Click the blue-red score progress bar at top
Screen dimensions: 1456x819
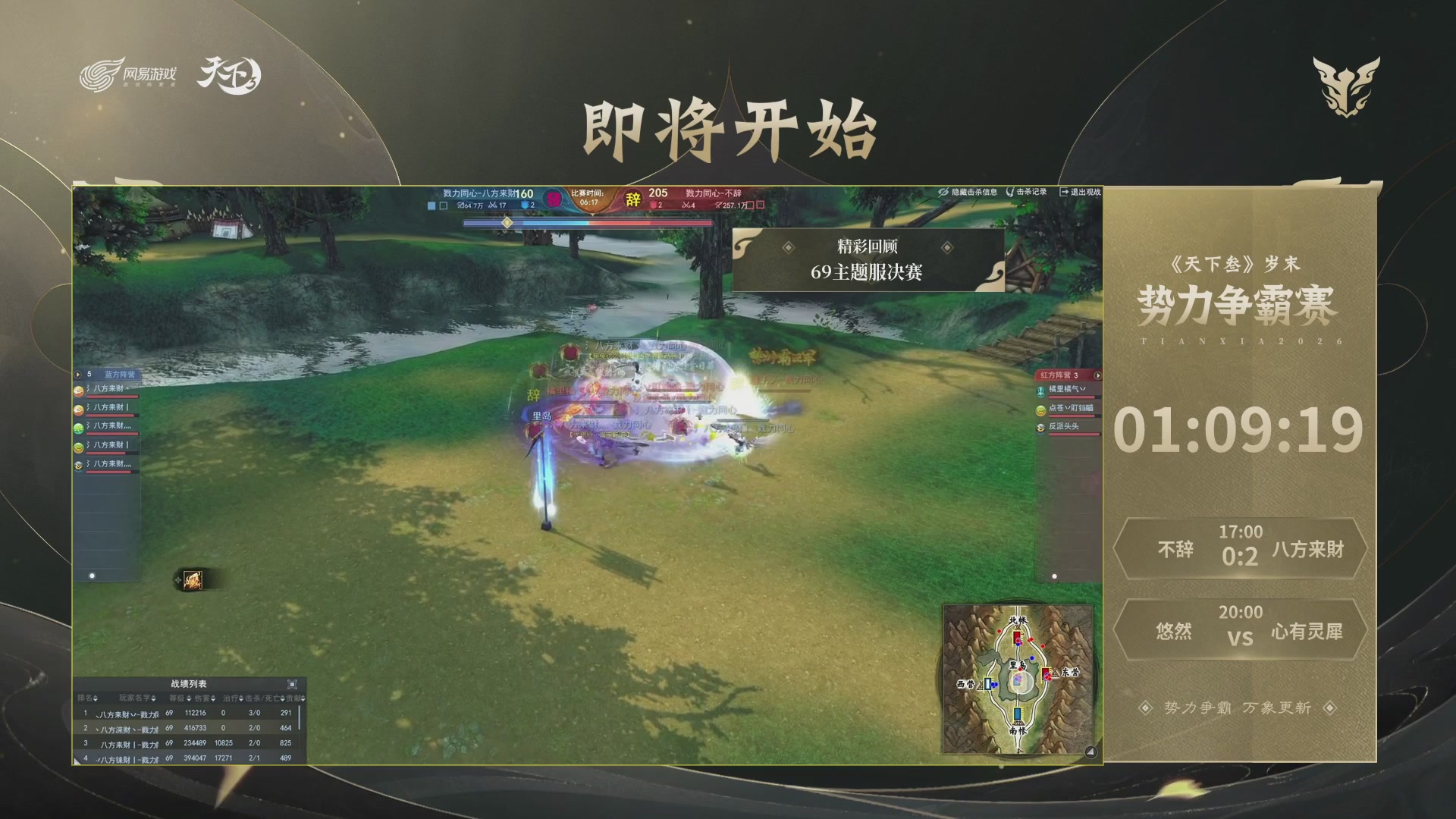click(x=591, y=223)
